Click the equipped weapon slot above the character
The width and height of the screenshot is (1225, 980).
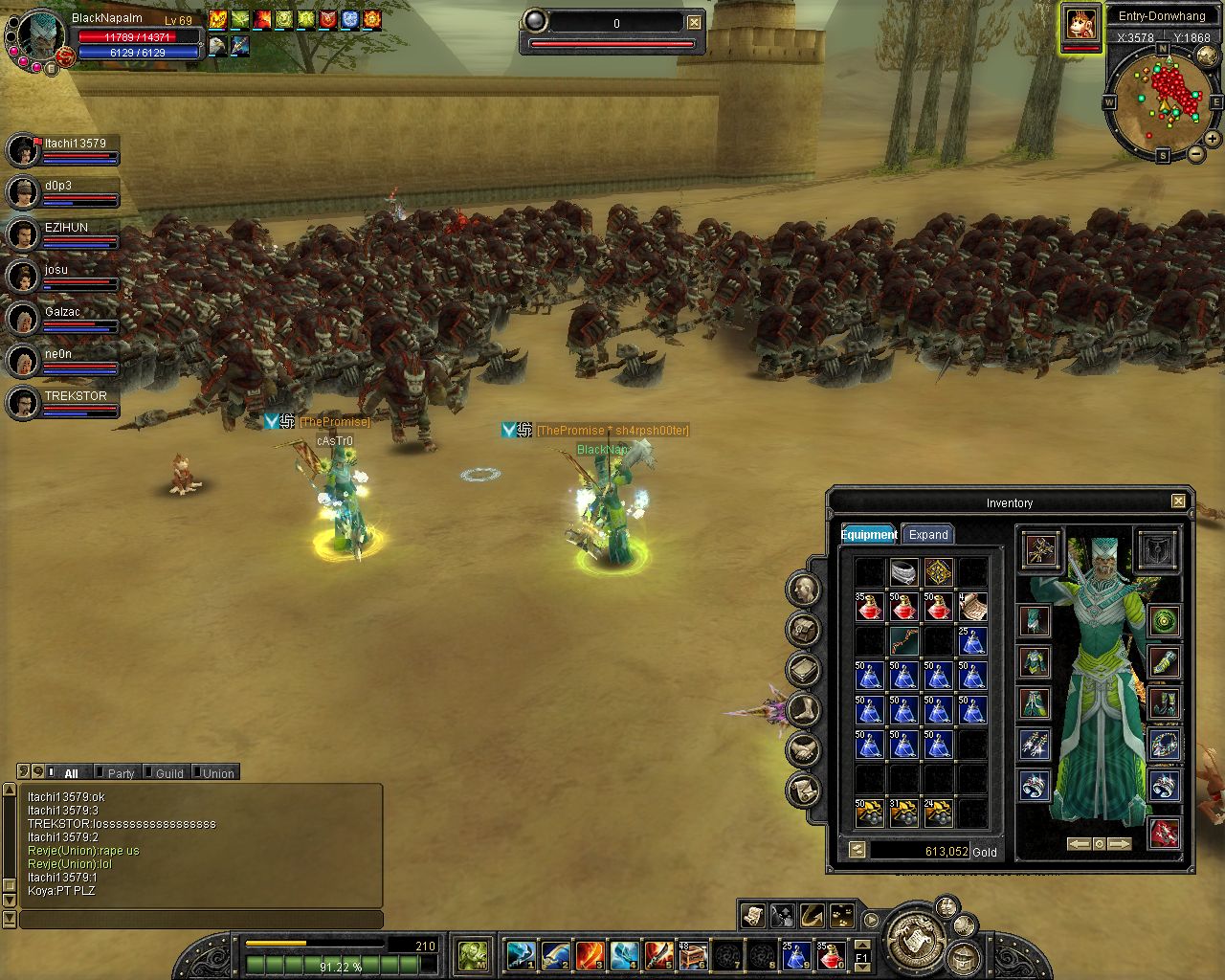coord(1040,549)
